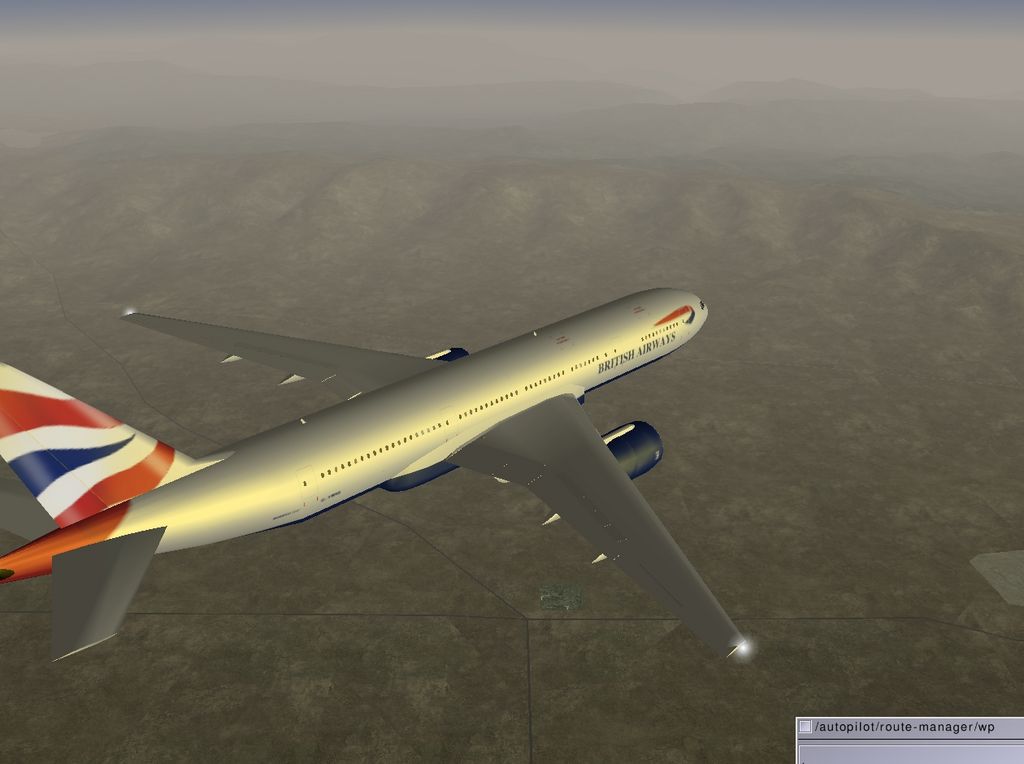This screenshot has height=764, width=1024.
Task: Close the route-manager property browser window
Action: click(805, 727)
